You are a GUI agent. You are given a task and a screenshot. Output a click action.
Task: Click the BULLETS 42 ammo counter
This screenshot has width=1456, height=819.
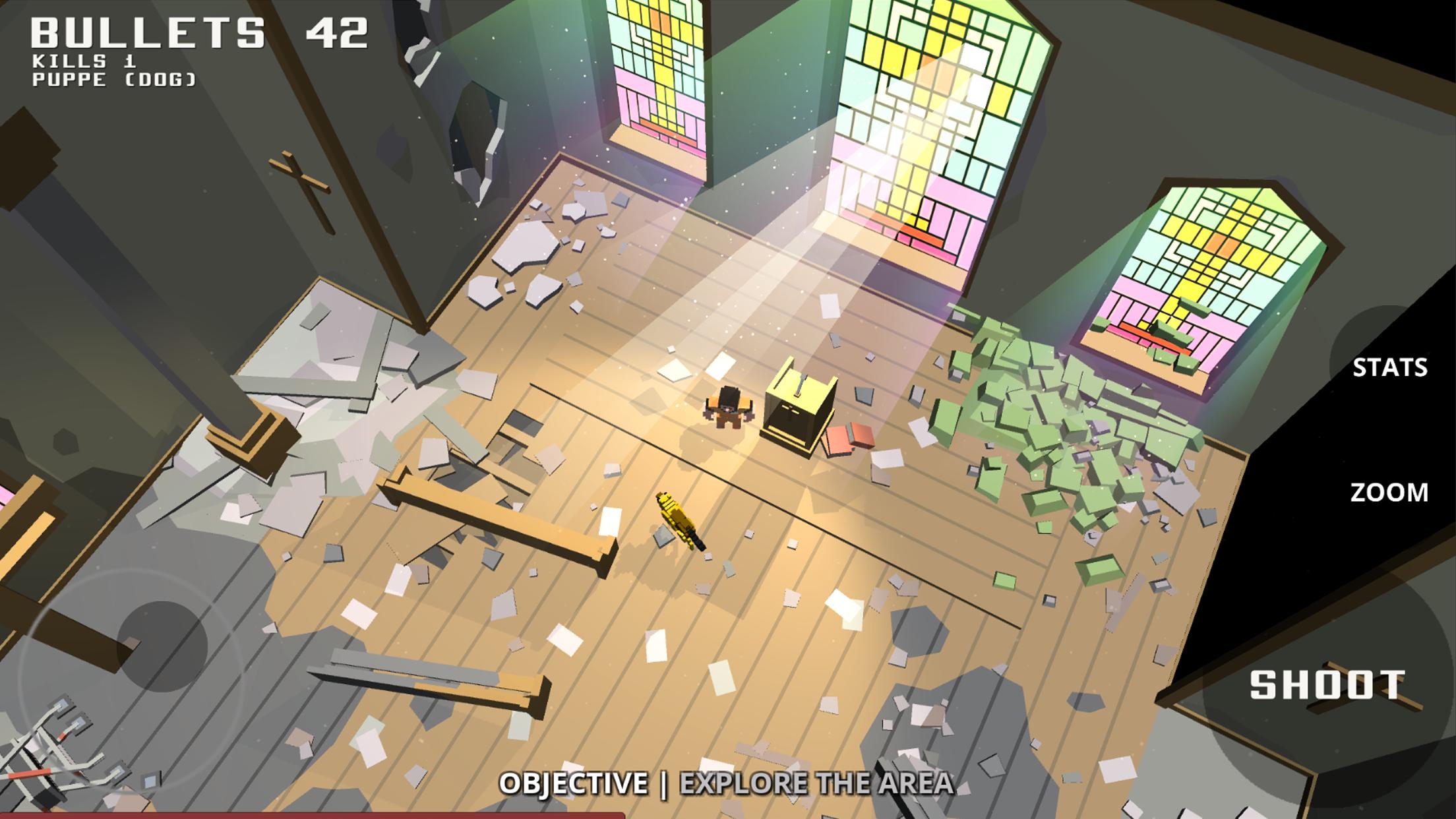[x=198, y=30]
